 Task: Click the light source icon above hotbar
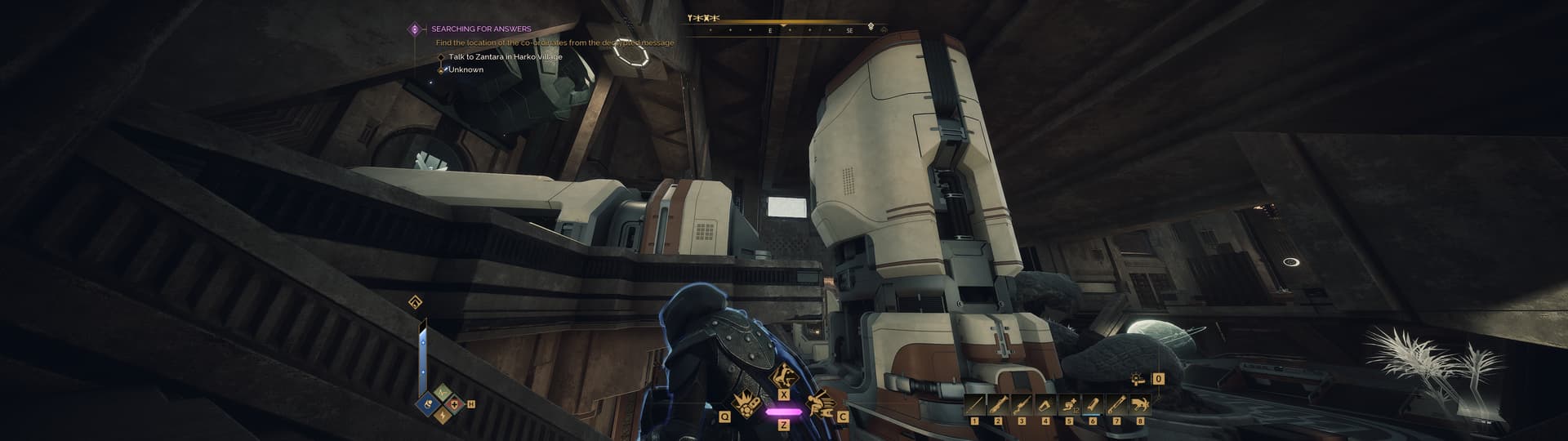(1138, 379)
